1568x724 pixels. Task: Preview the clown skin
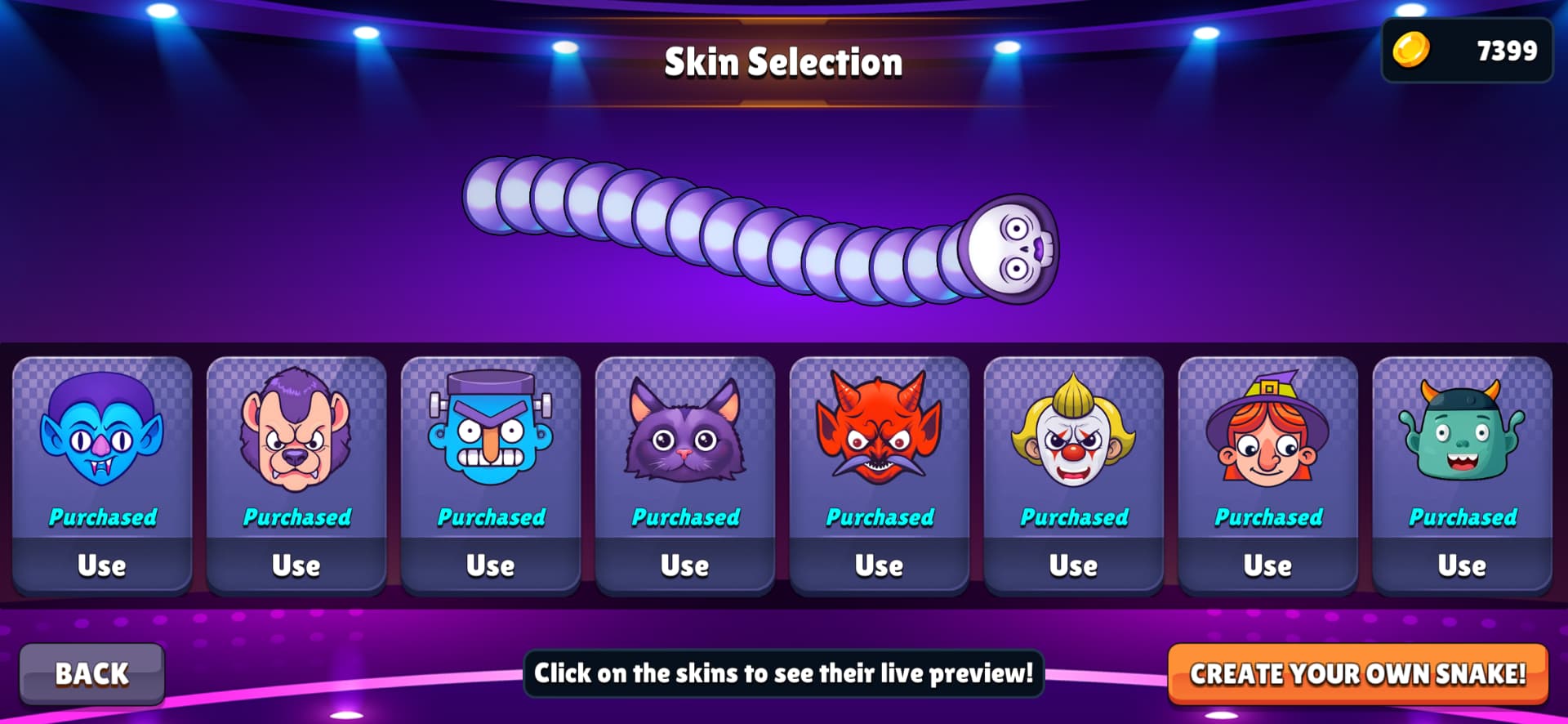tap(1074, 430)
